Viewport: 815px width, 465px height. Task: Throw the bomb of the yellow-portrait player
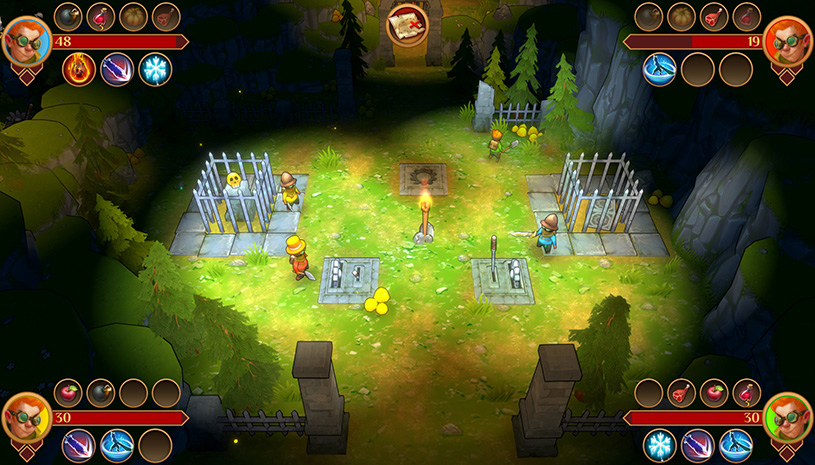pos(101,392)
